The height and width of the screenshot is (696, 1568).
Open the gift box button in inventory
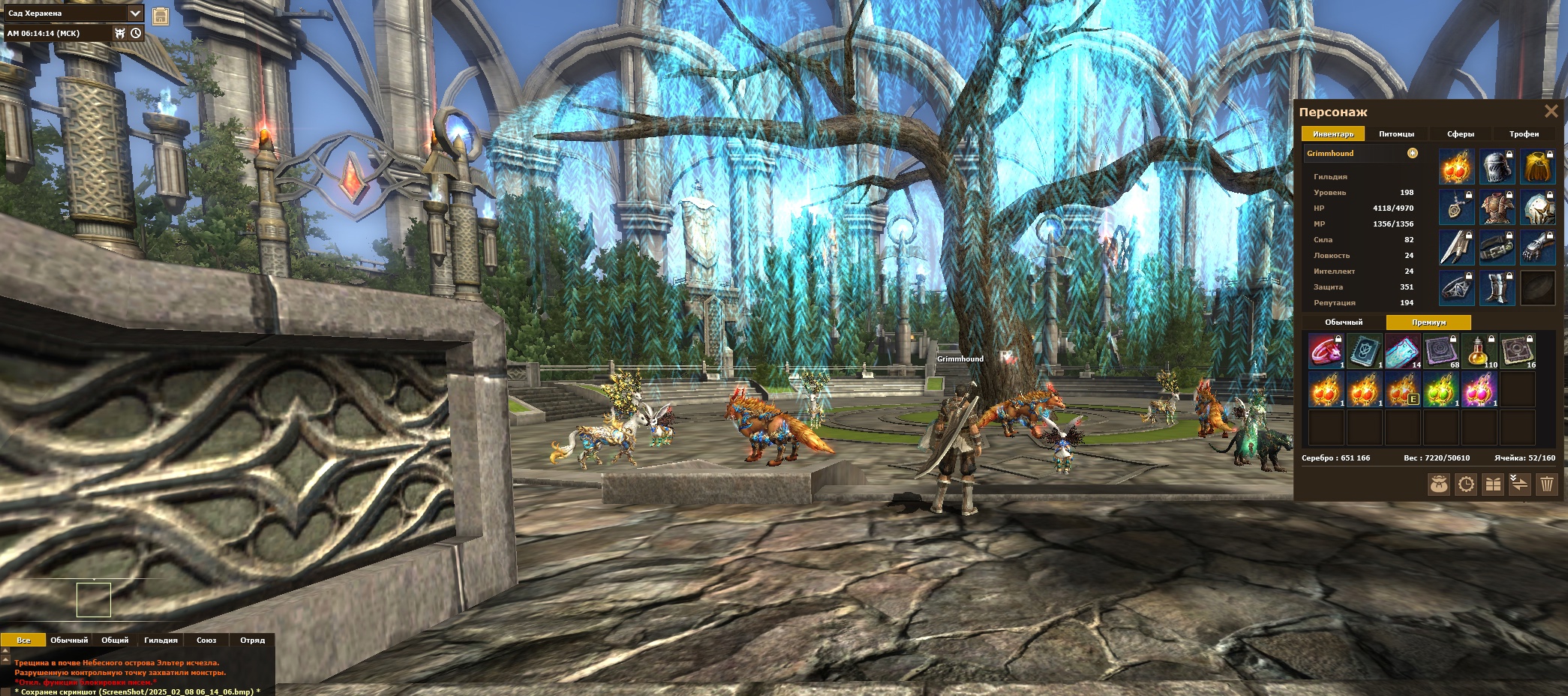pyautogui.click(x=1493, y=484)
